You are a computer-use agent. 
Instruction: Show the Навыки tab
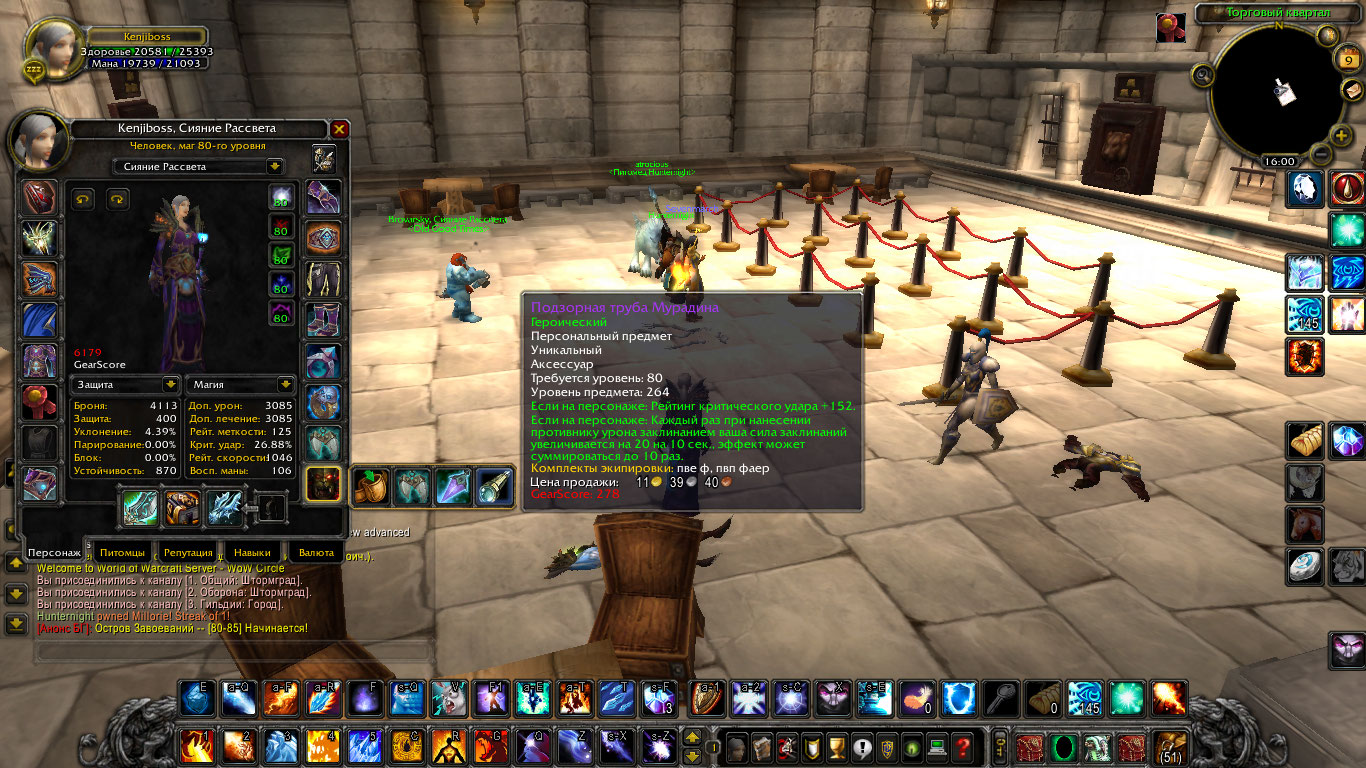point(252,552)
